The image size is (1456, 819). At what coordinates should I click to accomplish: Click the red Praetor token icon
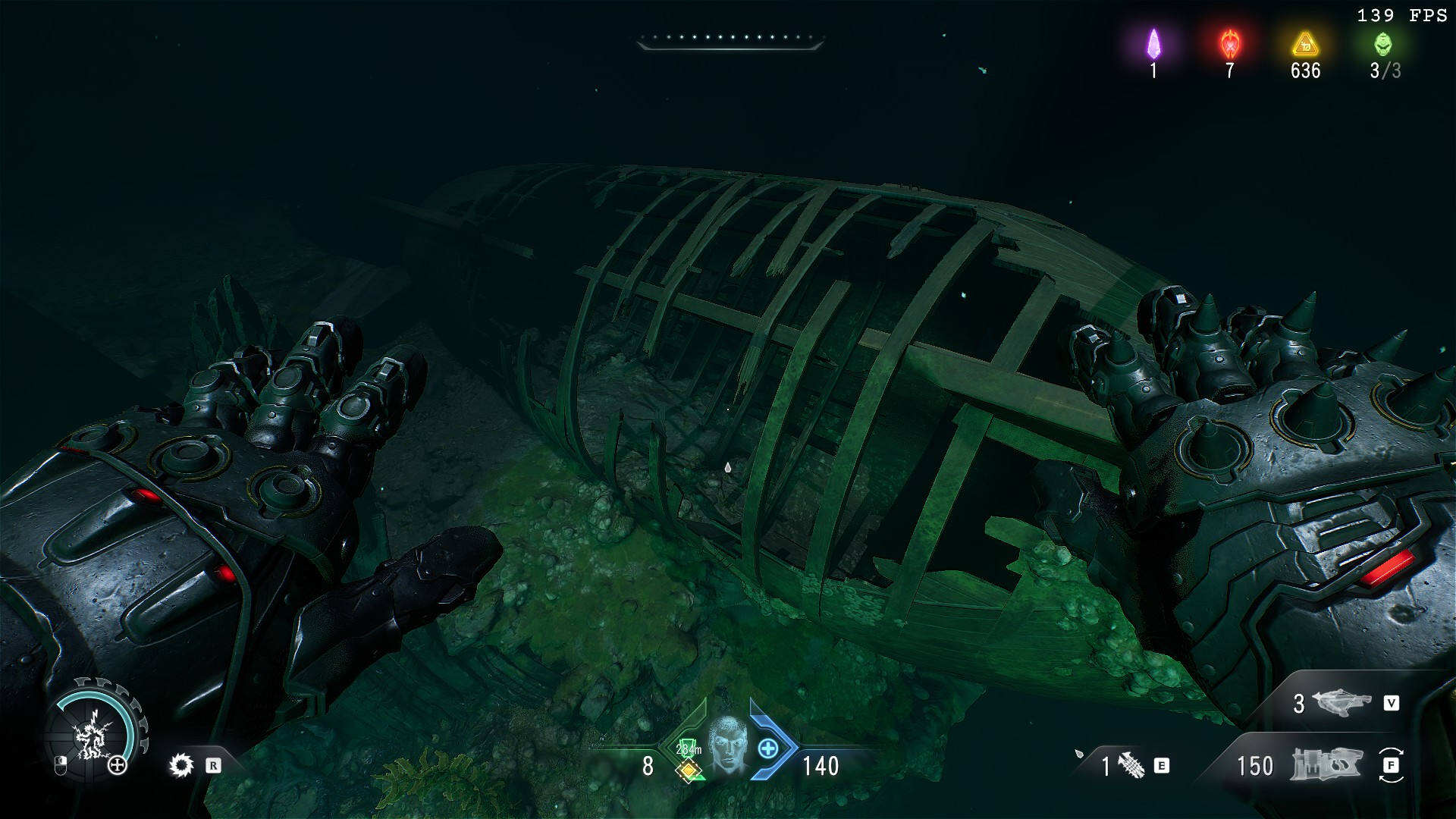[x=1229, y=45]
